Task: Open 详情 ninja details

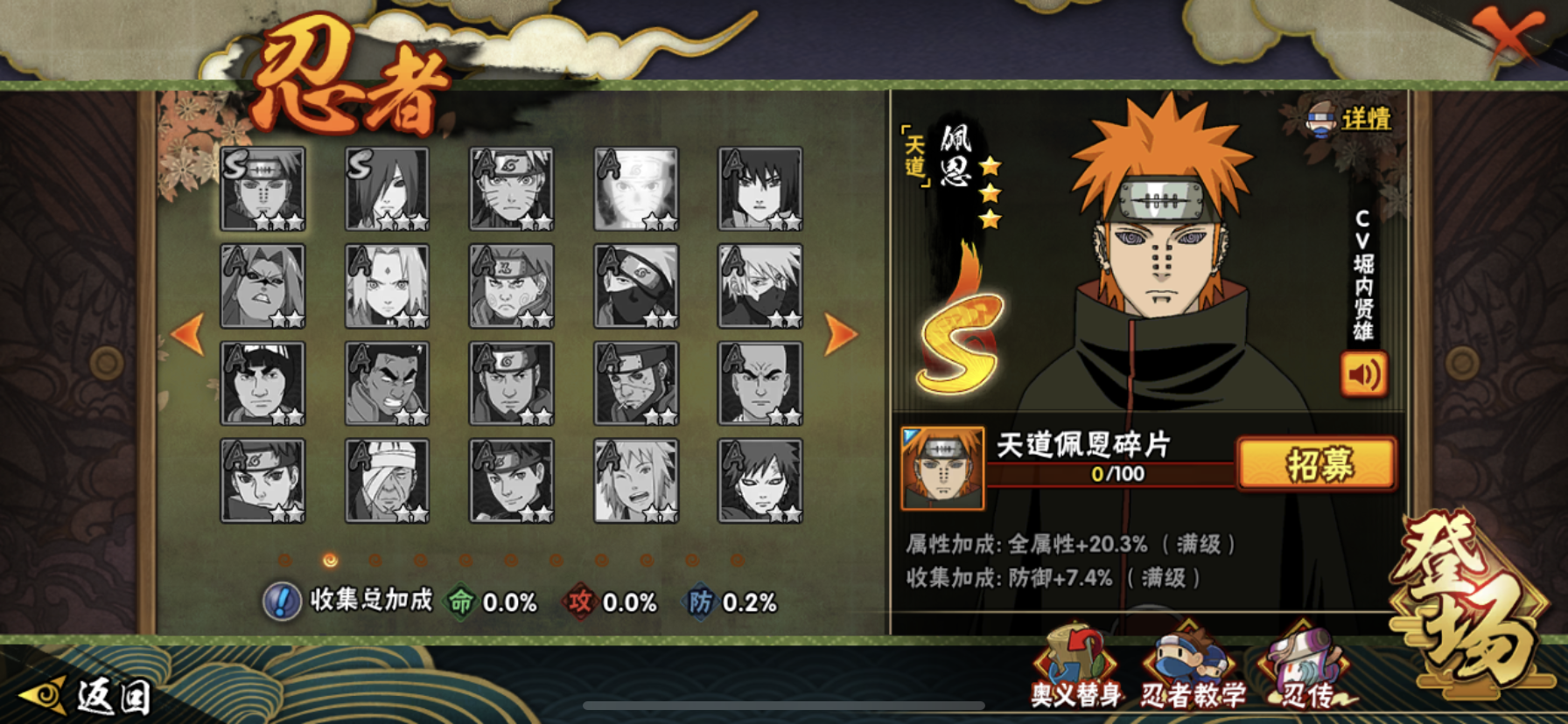Action: point(1353,120)
